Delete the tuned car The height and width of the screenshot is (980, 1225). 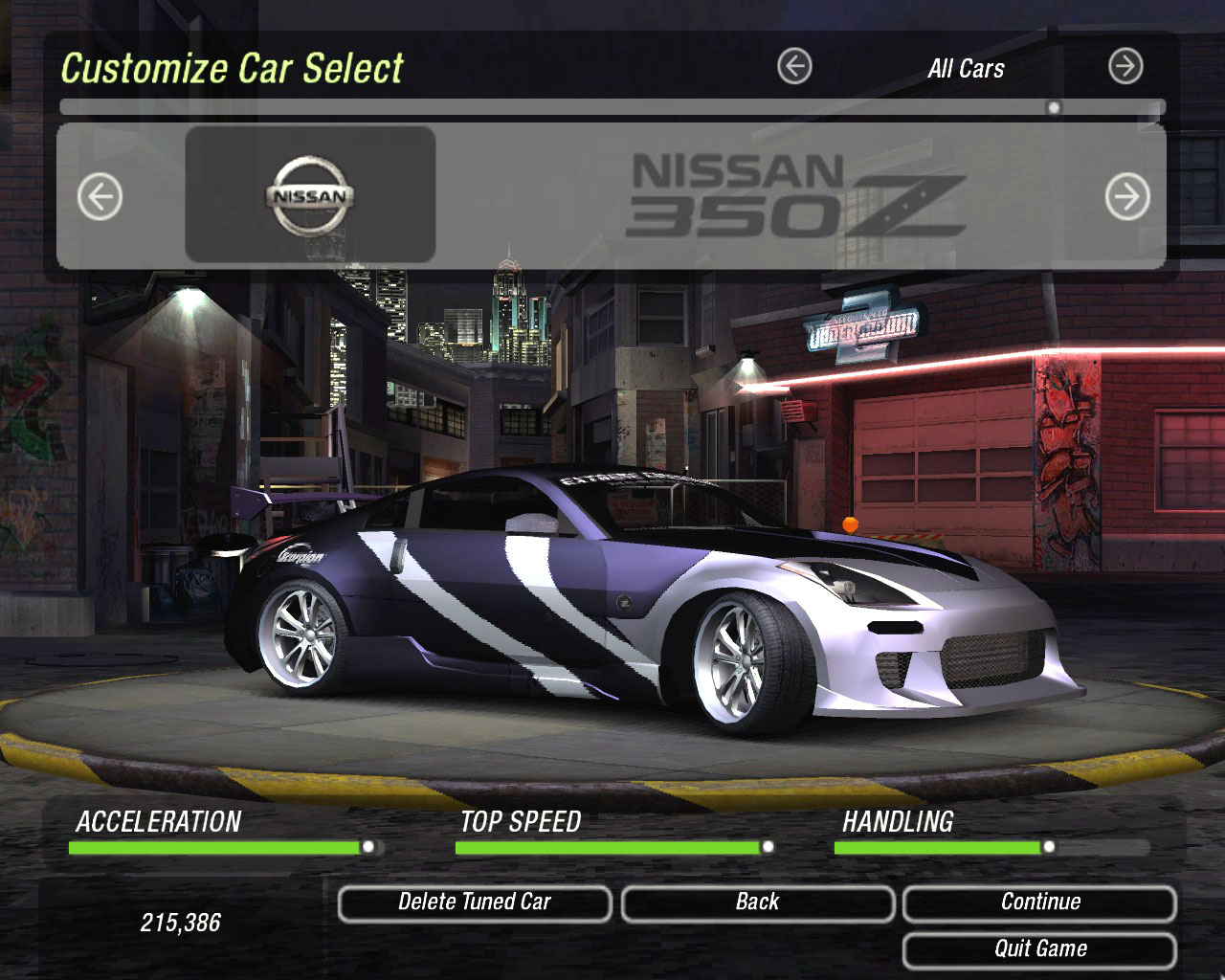(x=475, y=902)
